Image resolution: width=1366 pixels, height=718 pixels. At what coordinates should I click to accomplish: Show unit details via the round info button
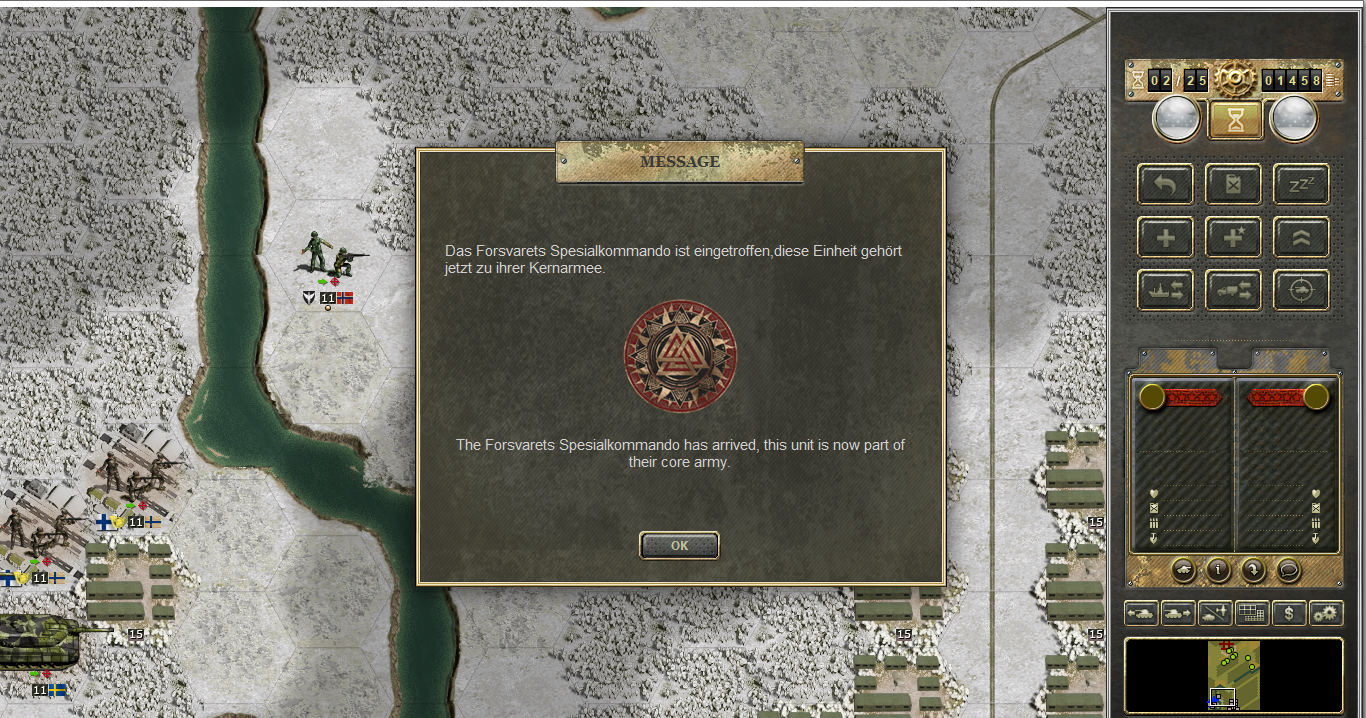[x=1217, y=569]
